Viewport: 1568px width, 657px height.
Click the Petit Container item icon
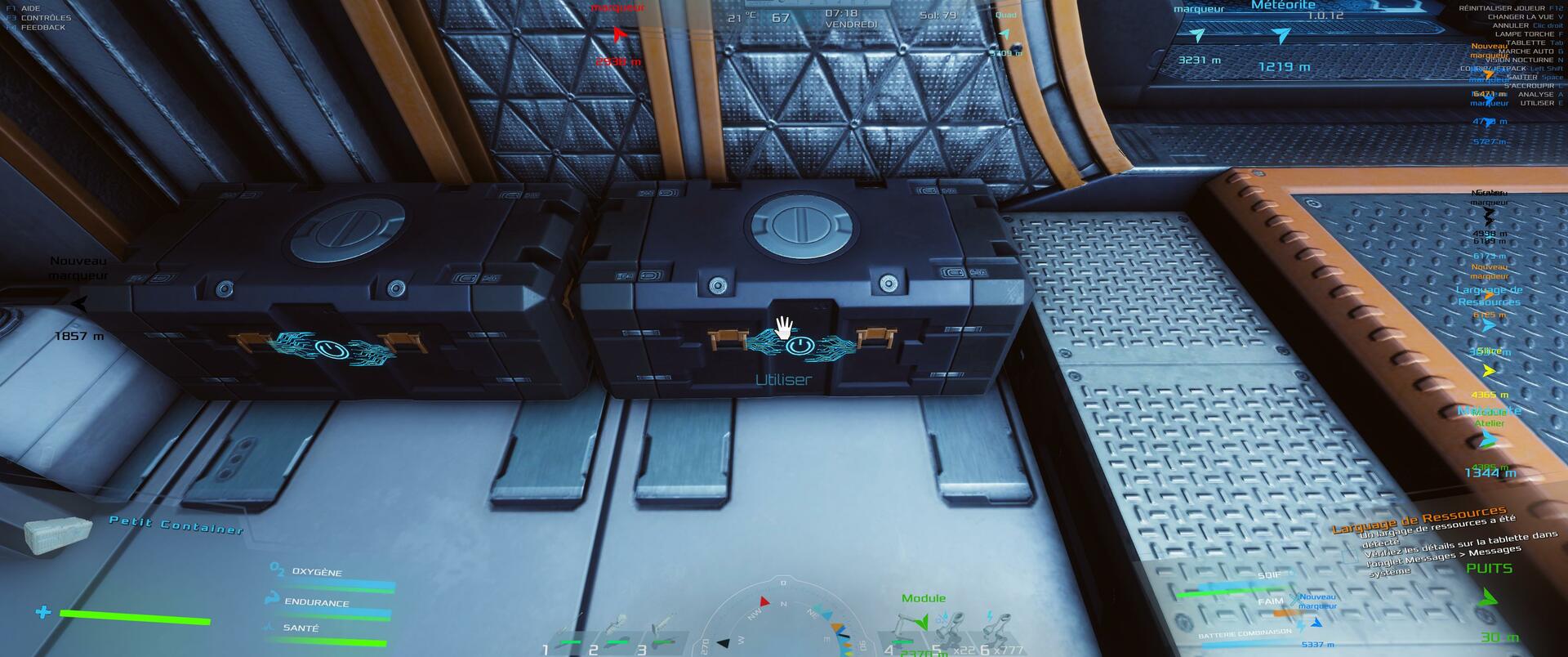57,534
